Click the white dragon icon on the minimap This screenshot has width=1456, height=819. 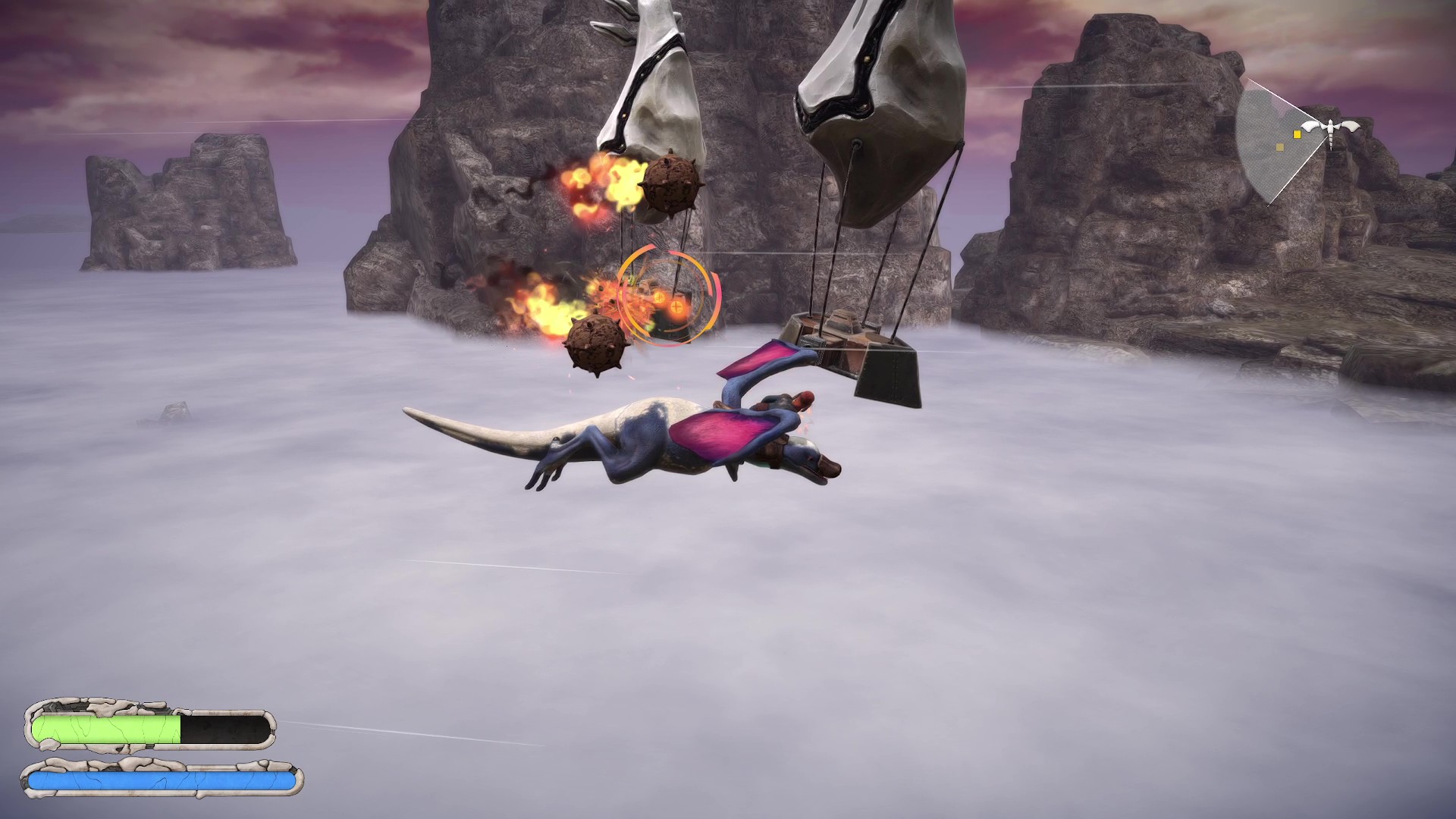pyautogui.click(x=1330, y=127)
